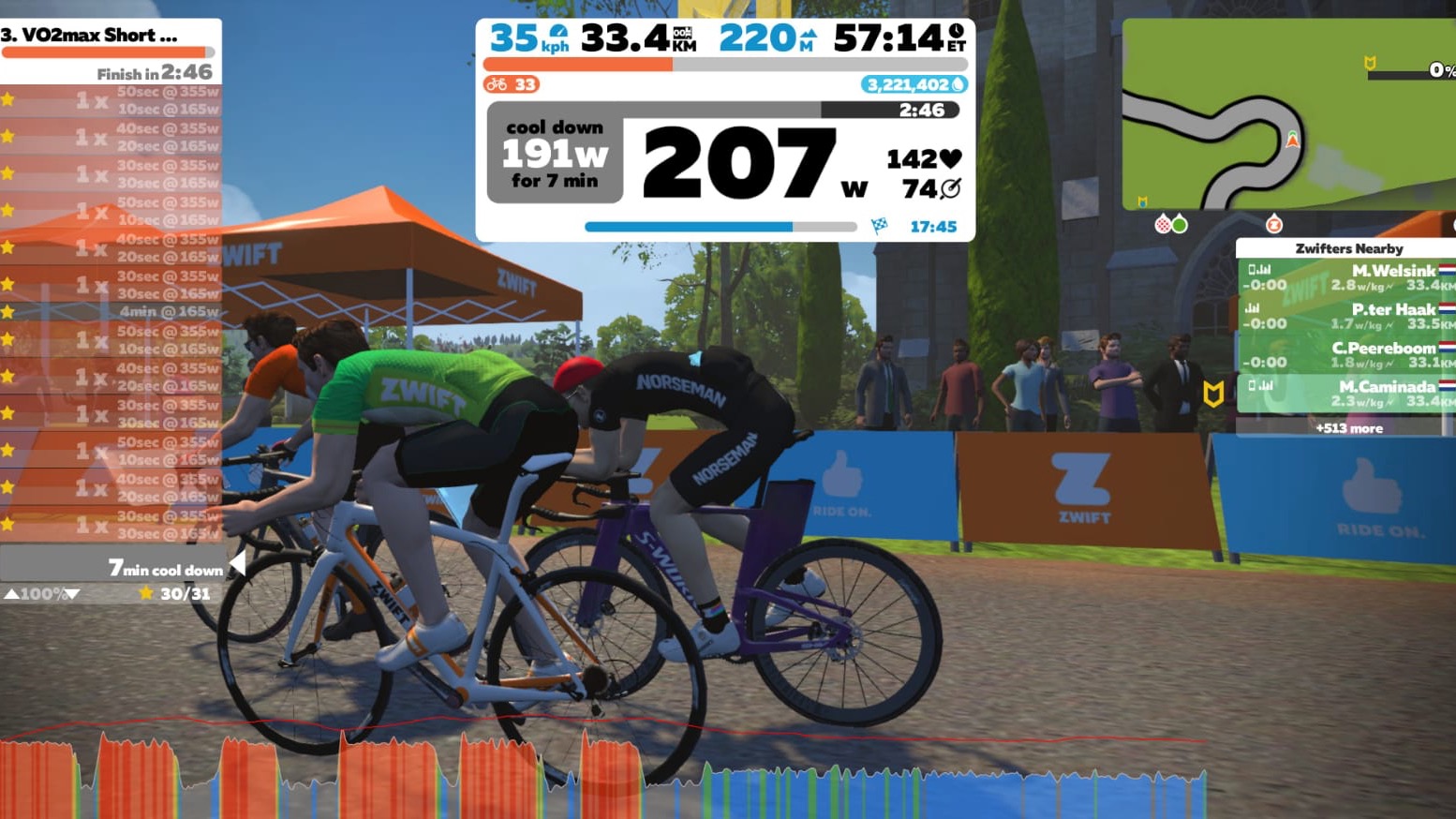Screen dimensions: 1456x819
Task: Choose rider C.Peereboom from nearby list
Action: point(1347,354)
